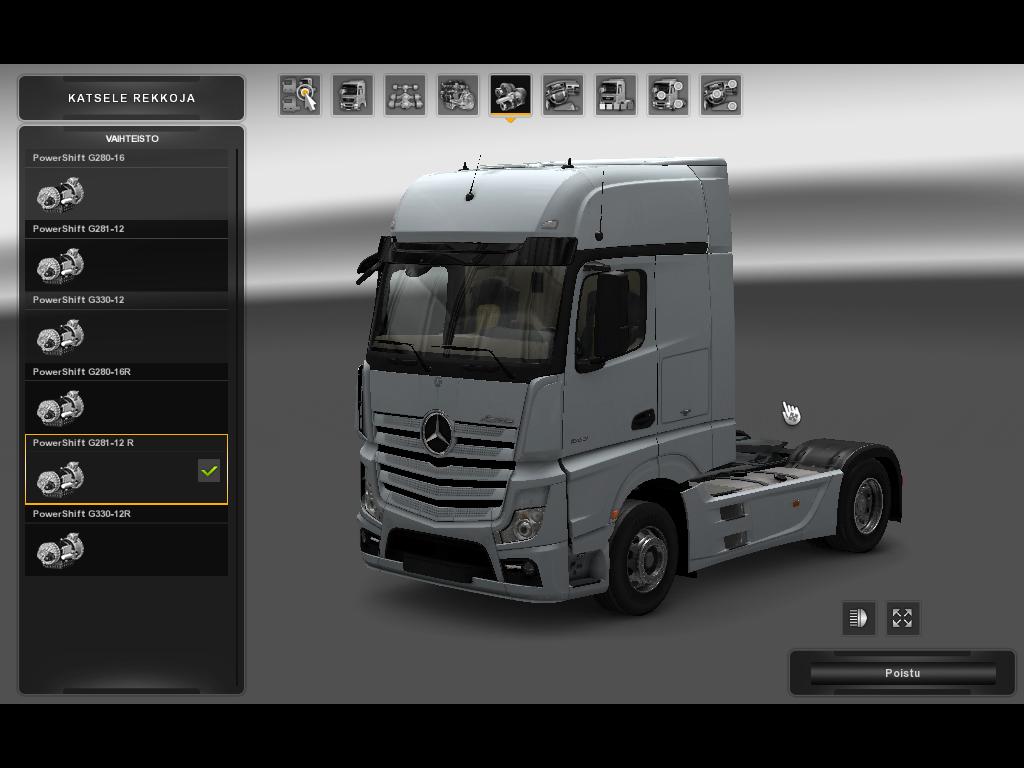Open the truck paint colors tab
This screenshot has height=768, width=1024.
(615, 95)
